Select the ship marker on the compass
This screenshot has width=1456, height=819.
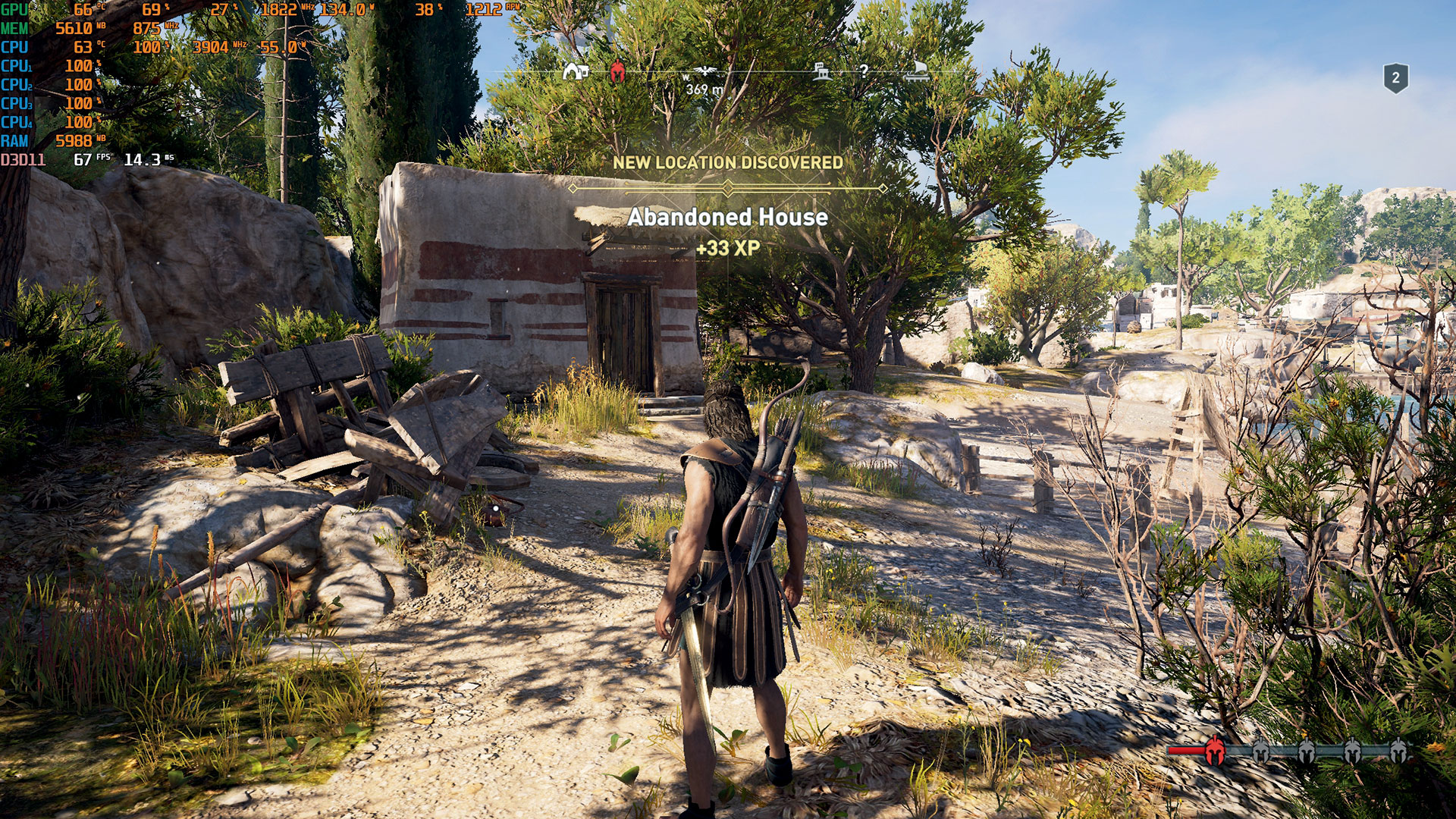click(x=917, y=71)
